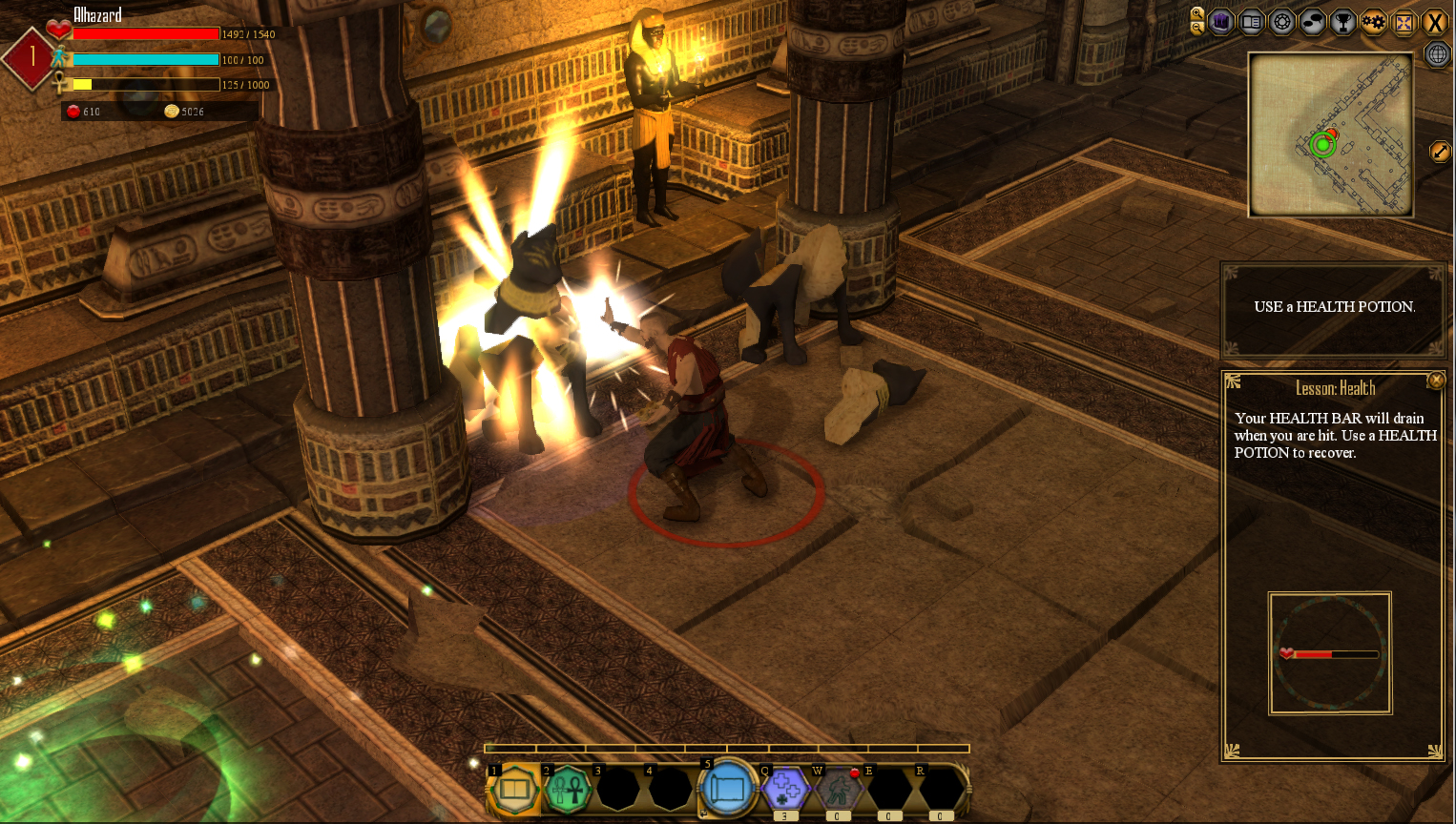Image resolution: width=1456 pixels, height=824 pixels.
Task: Open the globe world map icon
Action: [x=1437, y=54]
